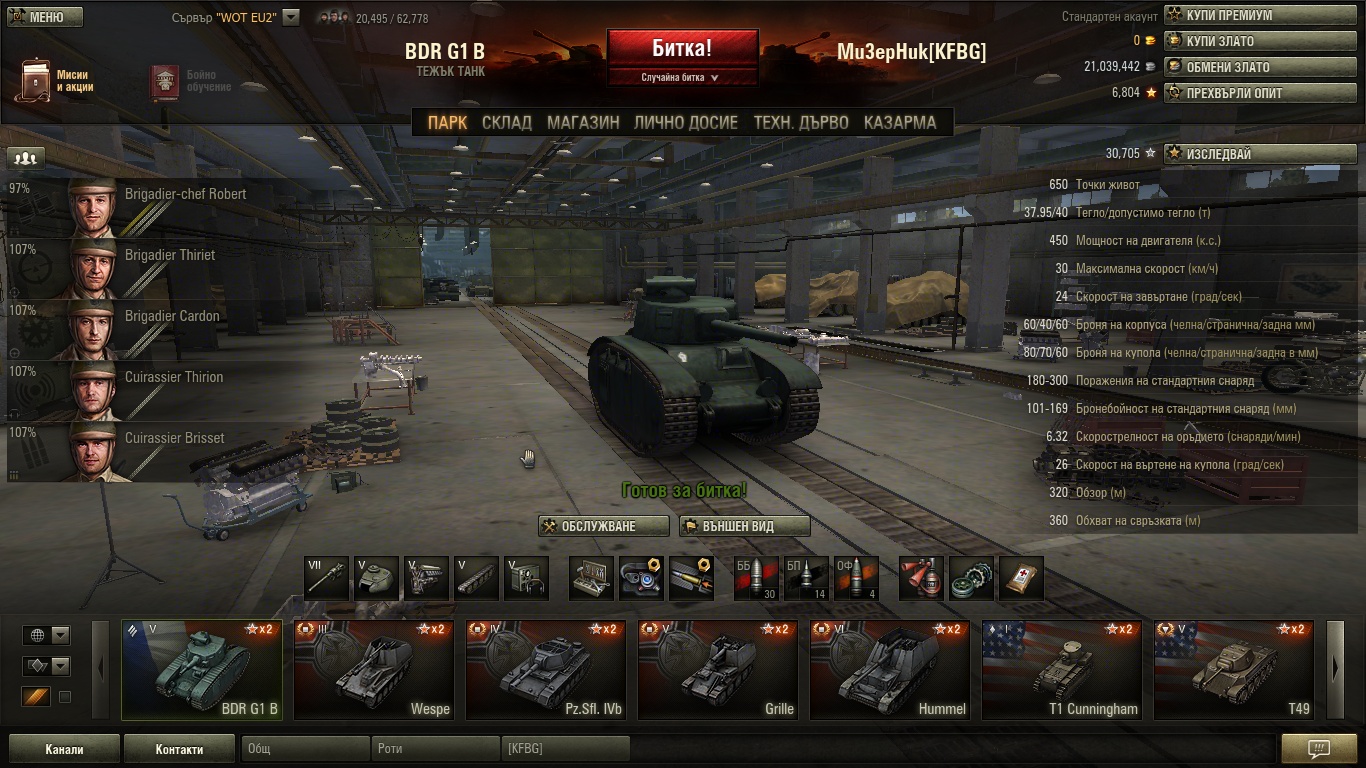This screenshot has height=768, width=1366.
Task: Show the ТЕХН. ДЪРВО tab
Action: pyautogui.click(x=801, y=123)
